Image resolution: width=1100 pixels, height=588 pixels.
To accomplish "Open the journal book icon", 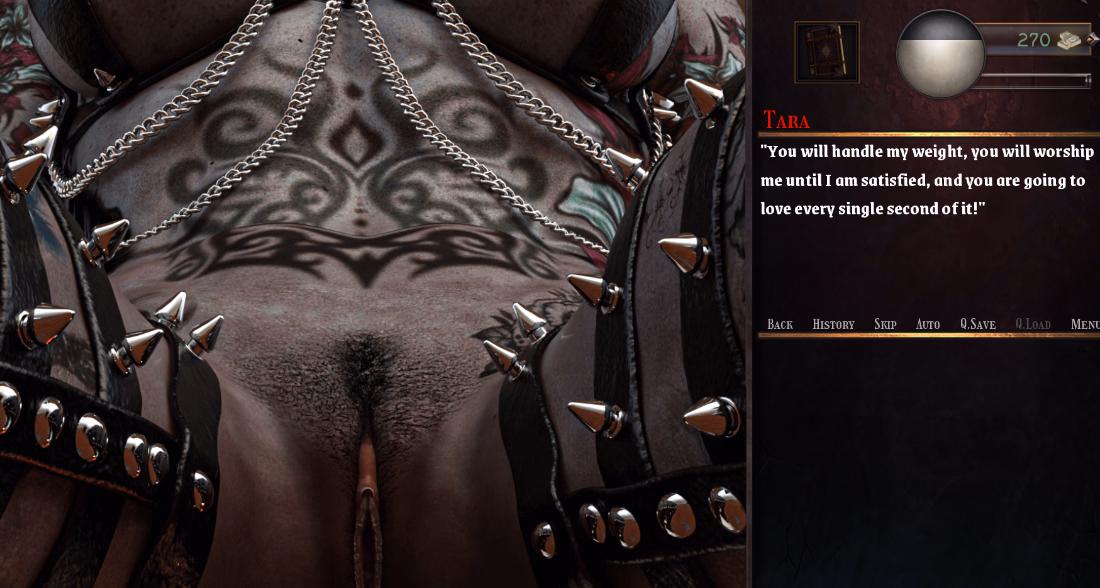I will (826, 52).
